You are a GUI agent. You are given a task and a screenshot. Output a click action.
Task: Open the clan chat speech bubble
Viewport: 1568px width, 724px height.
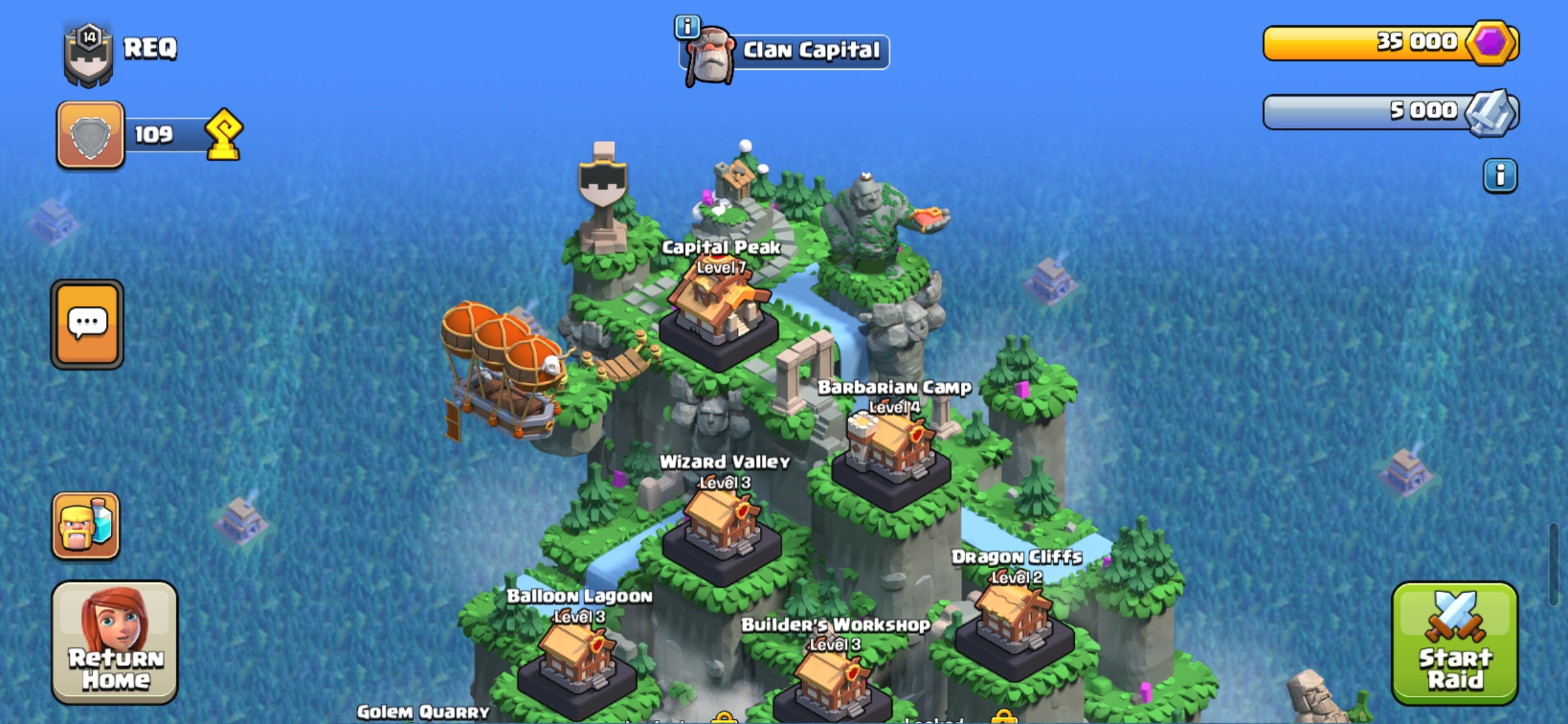tap(87, 324)
